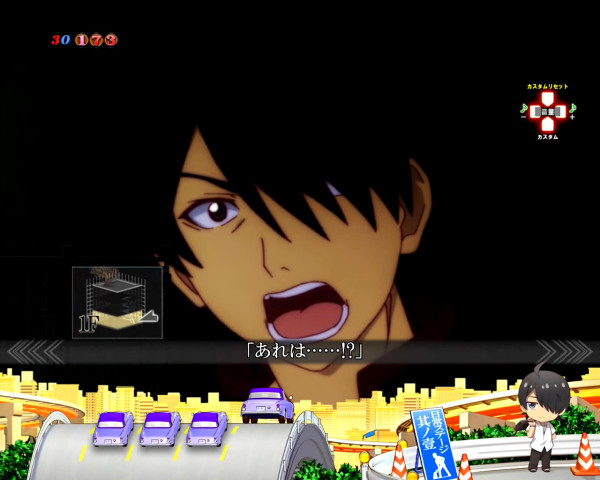Lower the volume with the left arrow

533,111
